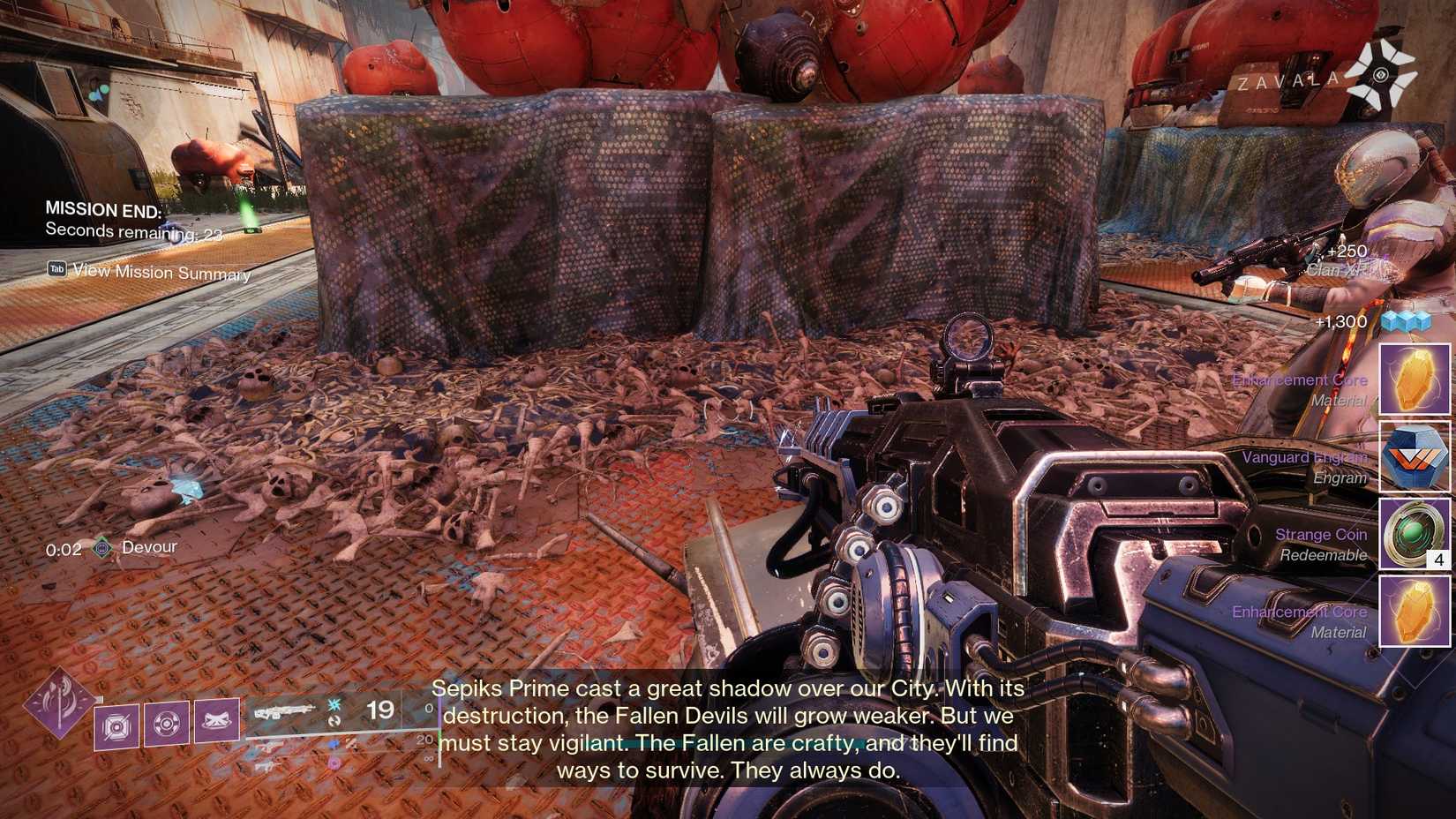Click the Tab key prompt for mission summary
Screen dimensions: 1456x819
coord(55,269)
